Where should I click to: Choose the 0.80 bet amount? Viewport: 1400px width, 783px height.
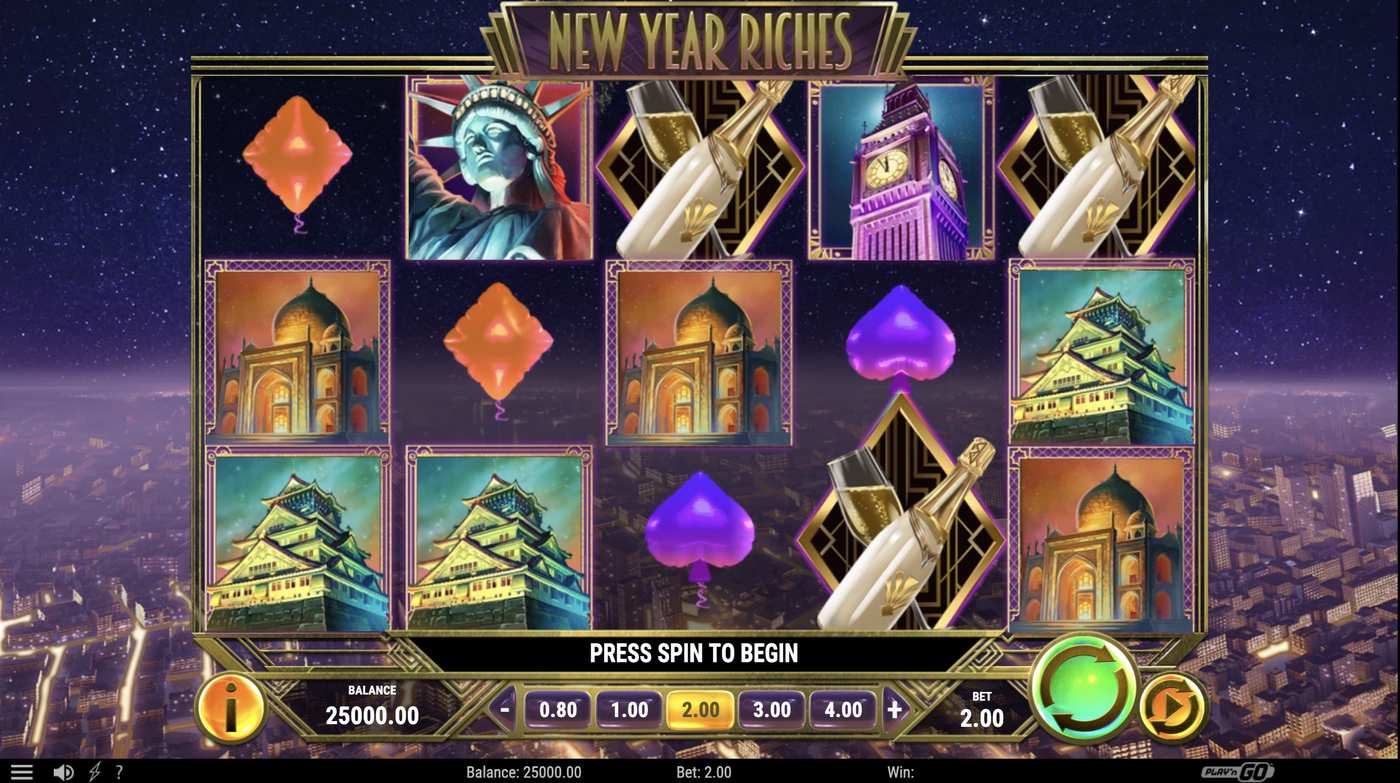(558, 709)
